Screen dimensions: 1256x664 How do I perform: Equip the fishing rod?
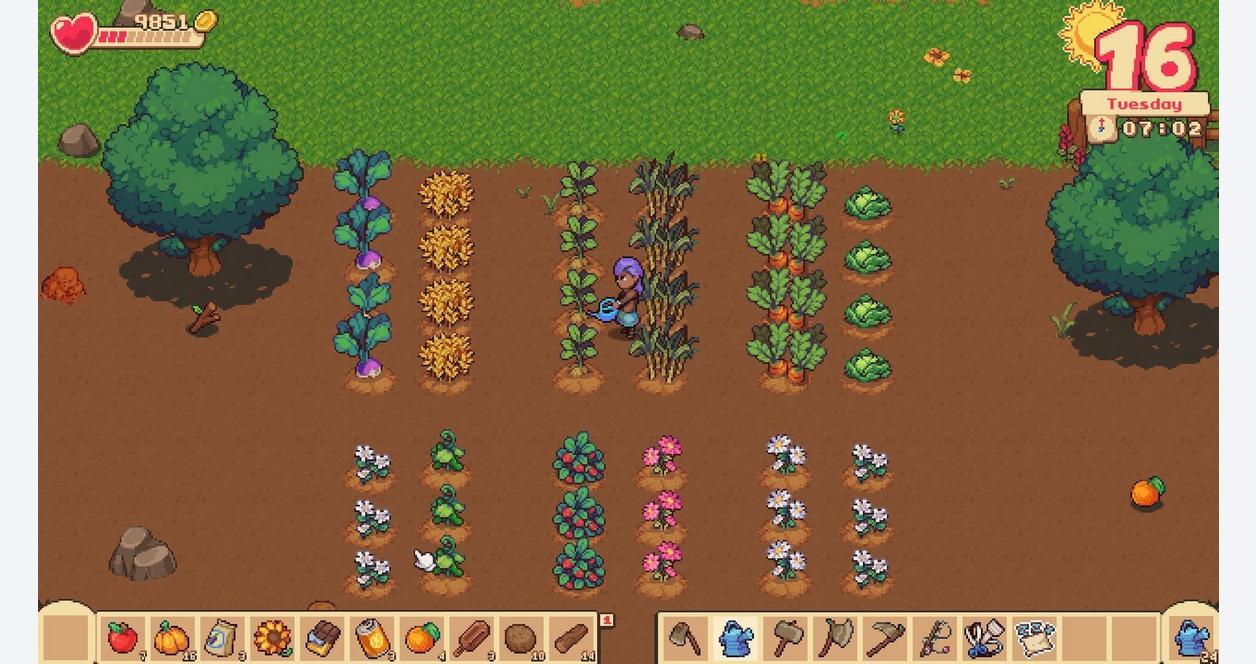[935, 638]
